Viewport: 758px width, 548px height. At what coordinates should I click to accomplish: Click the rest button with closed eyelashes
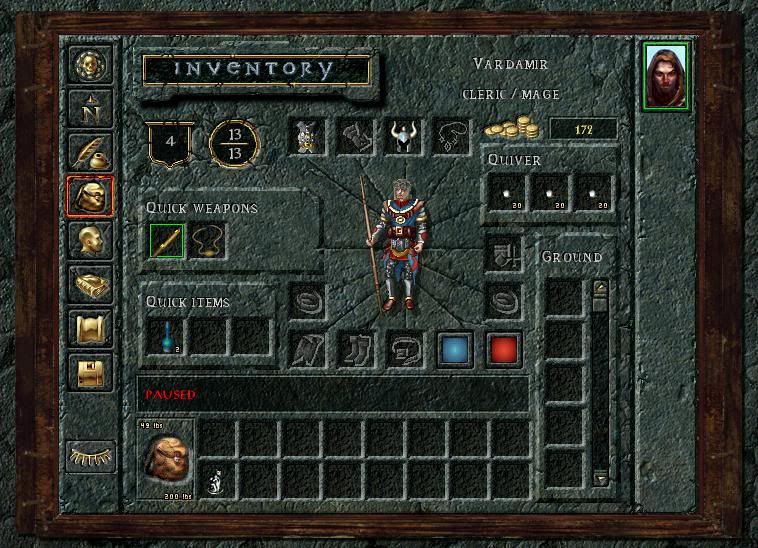click(x=90, y=456)
